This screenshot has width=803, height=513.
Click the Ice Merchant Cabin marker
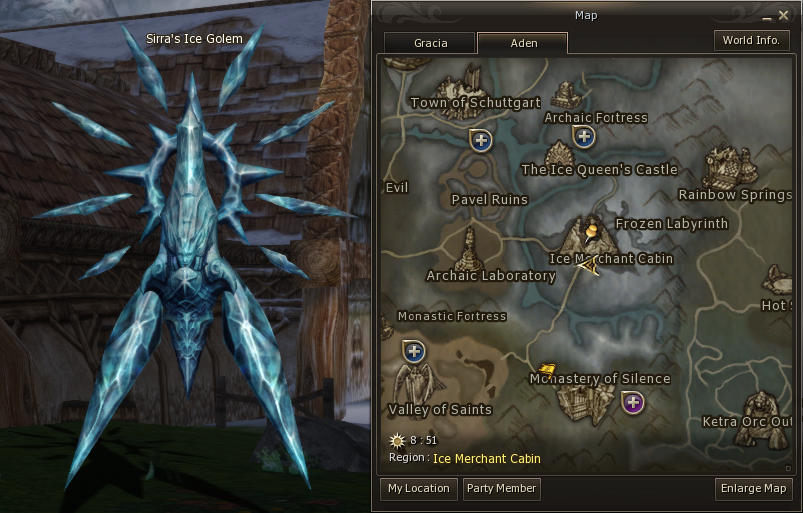click(592, 240)
